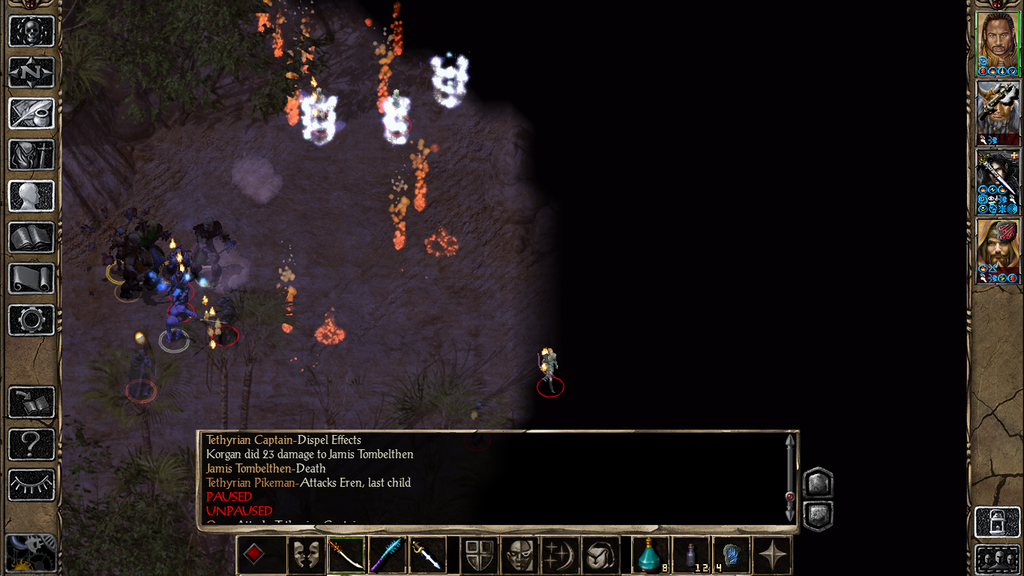Open the inventory screen
The width and height of the screenshot is (1024, 576).
[x=31, y=155]
